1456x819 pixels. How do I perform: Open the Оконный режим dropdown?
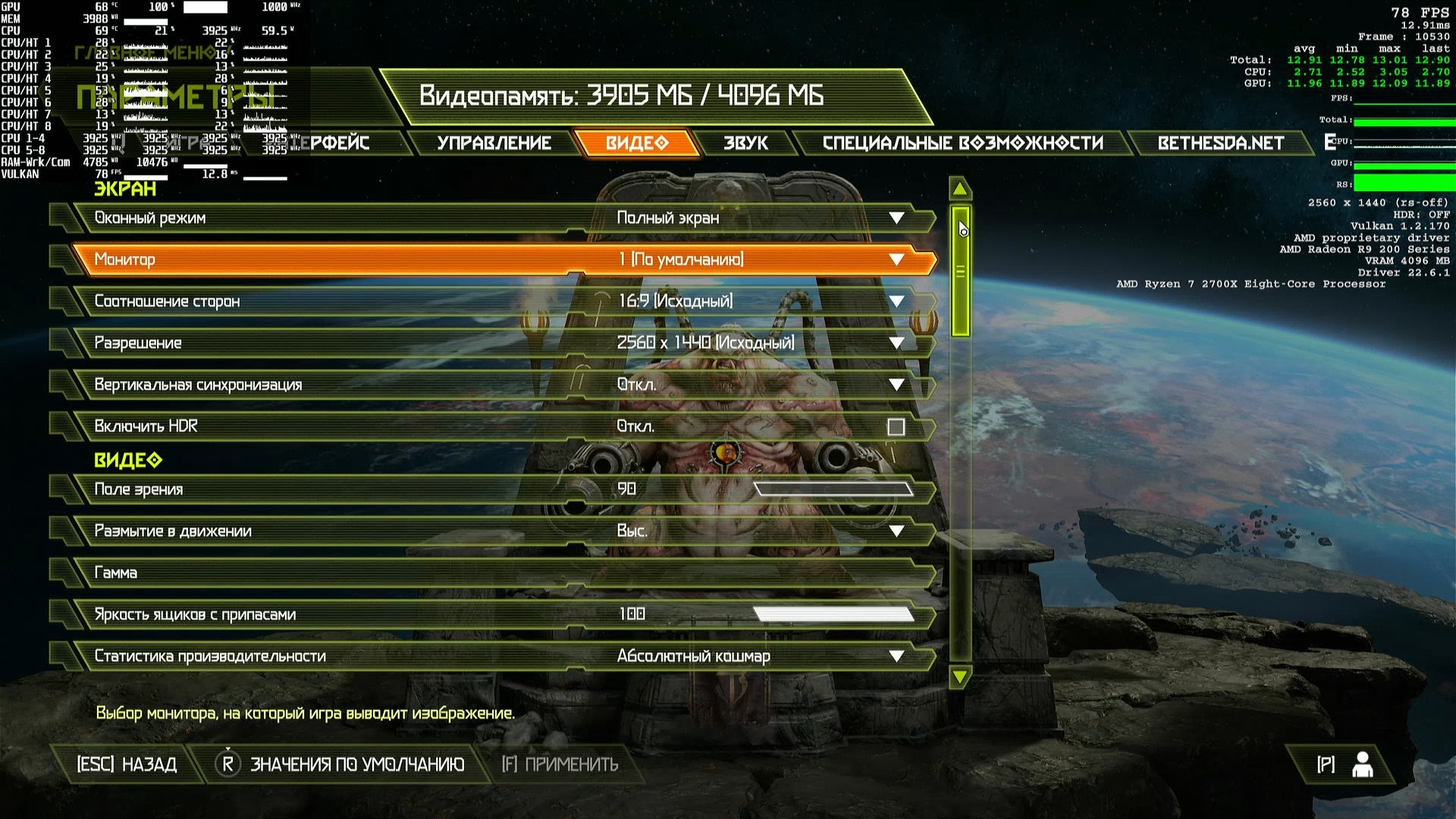click(896, 218)
